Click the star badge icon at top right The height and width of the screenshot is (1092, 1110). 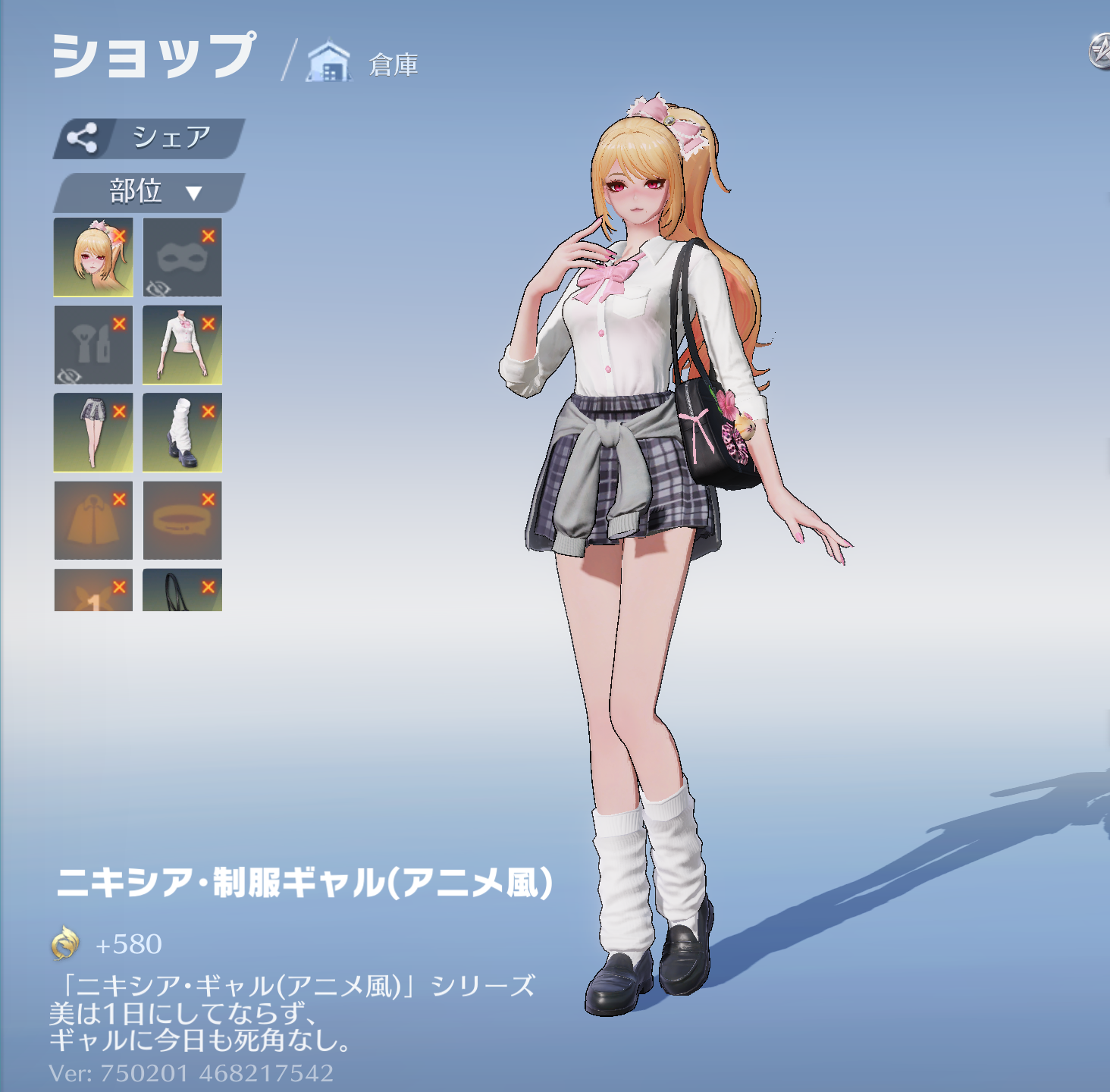coord(1099,52)
